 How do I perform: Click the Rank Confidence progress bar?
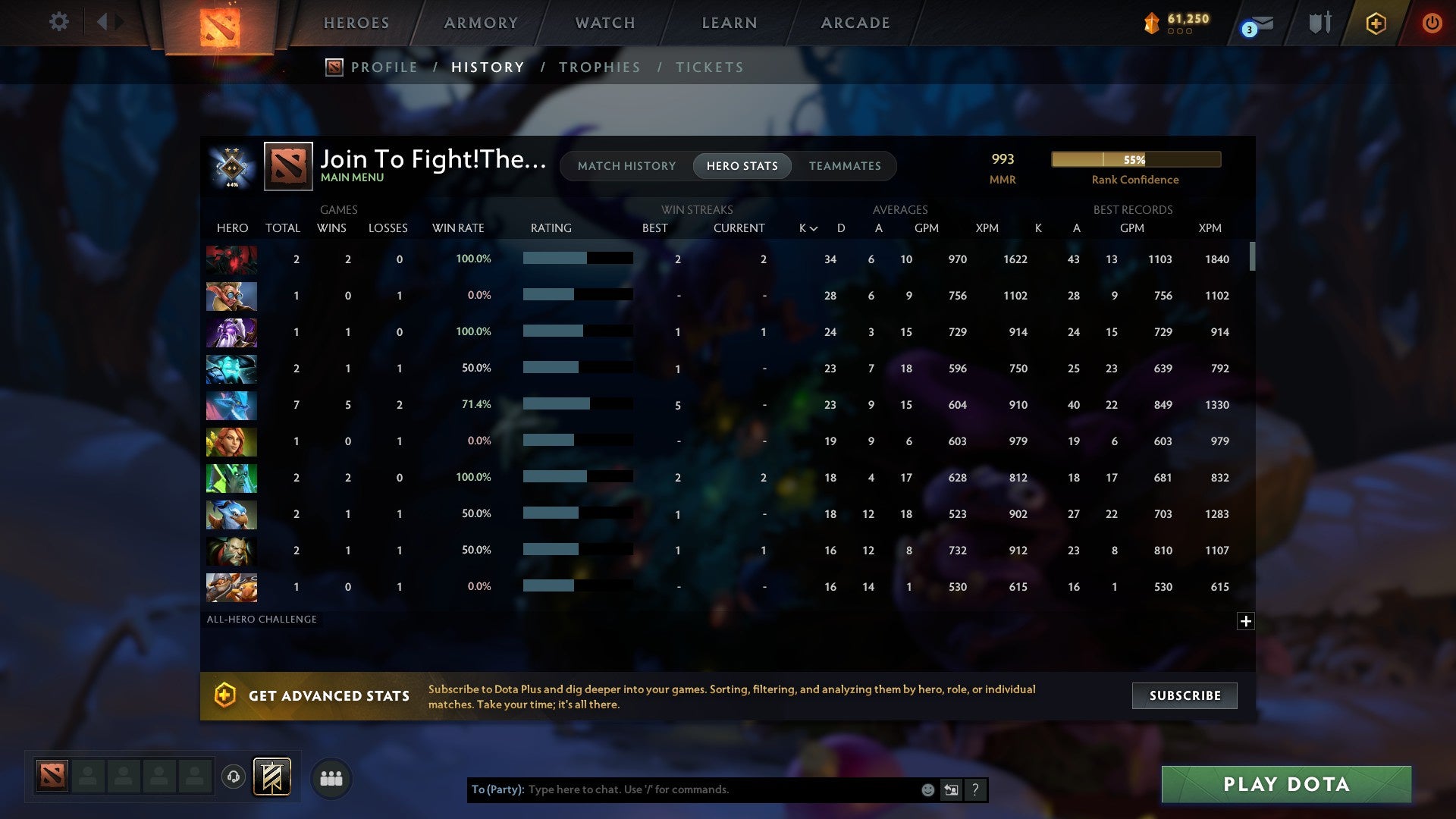[x=1135, y=159]
